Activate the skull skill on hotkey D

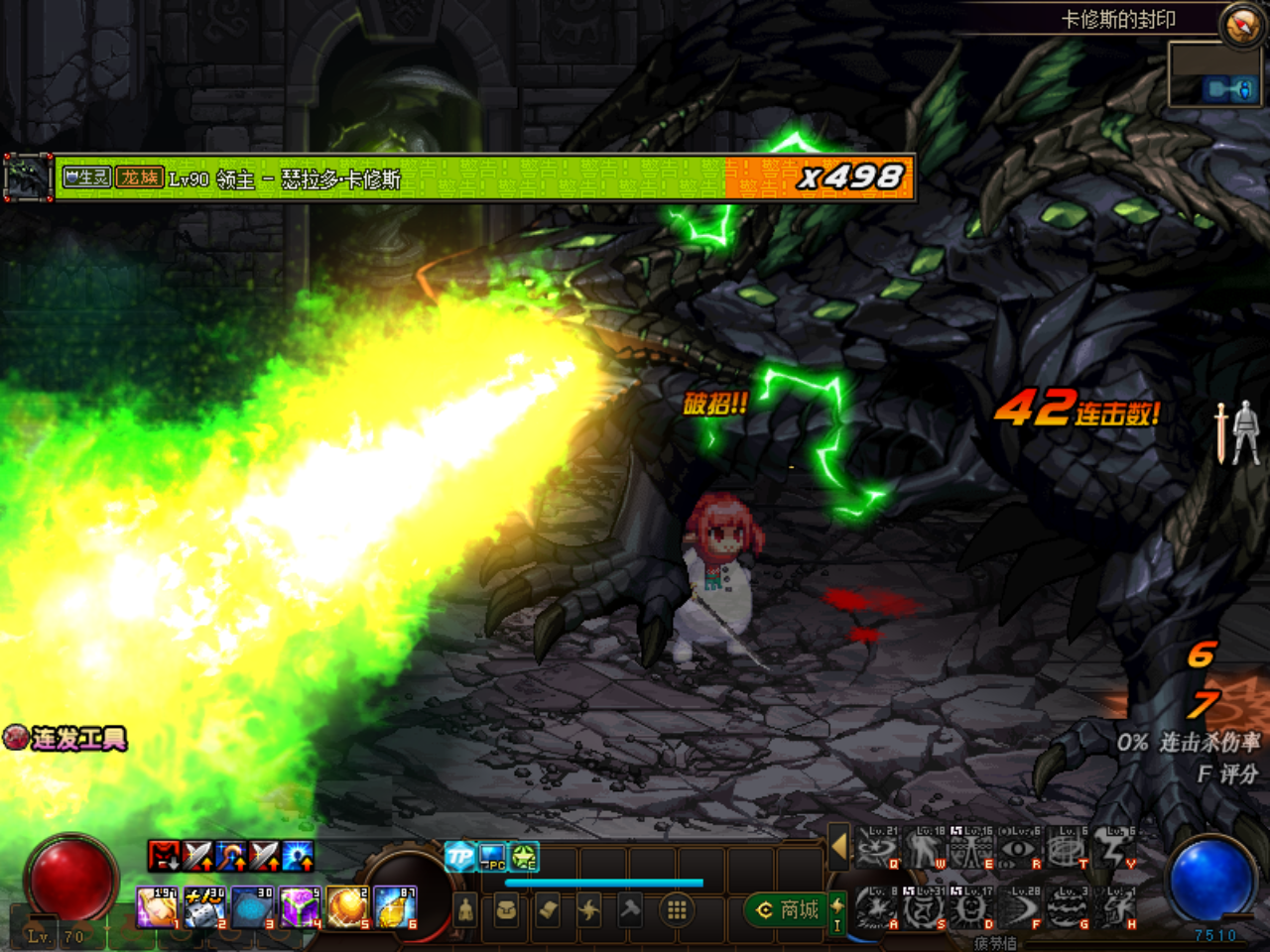click(x=972, y=907)
